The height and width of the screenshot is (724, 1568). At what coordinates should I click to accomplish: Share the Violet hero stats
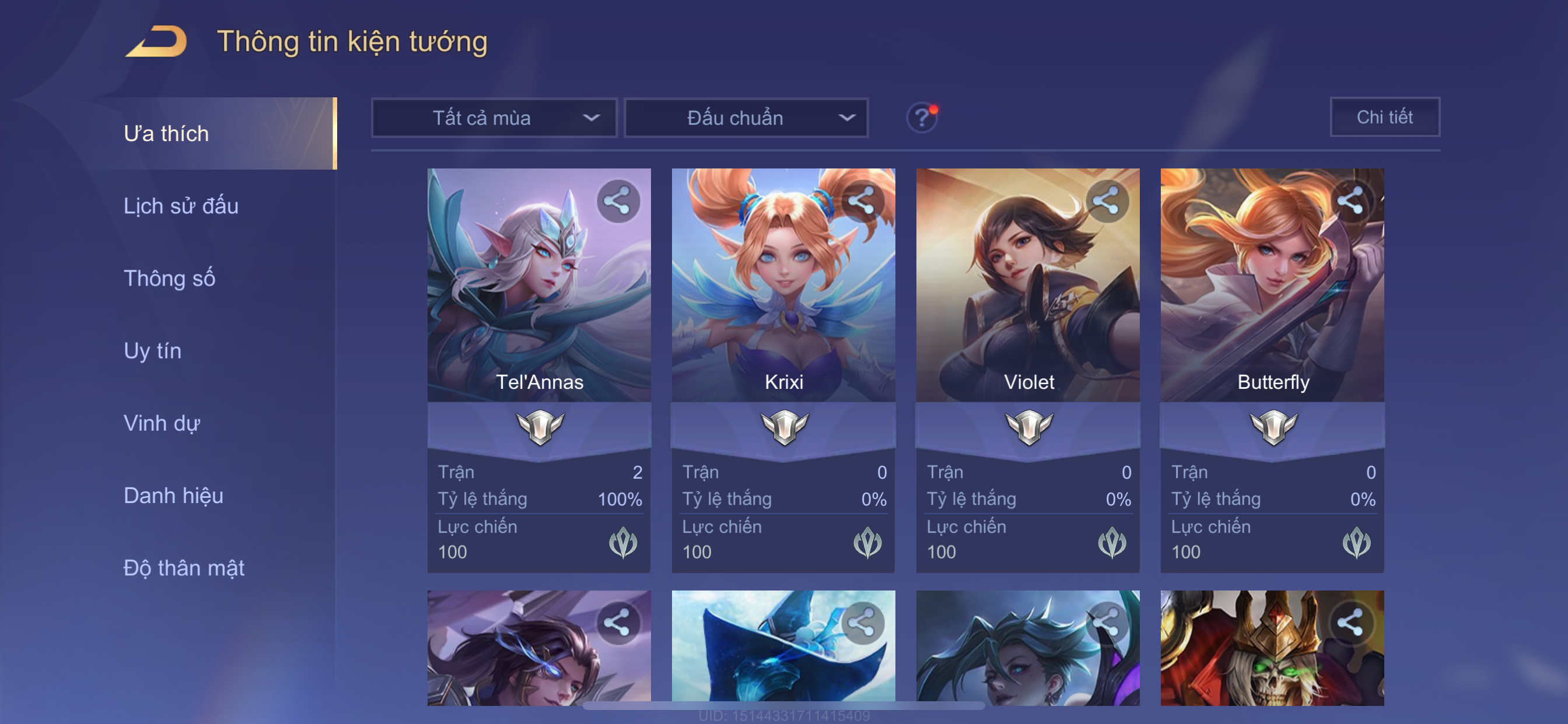[x=1107, y=201]
